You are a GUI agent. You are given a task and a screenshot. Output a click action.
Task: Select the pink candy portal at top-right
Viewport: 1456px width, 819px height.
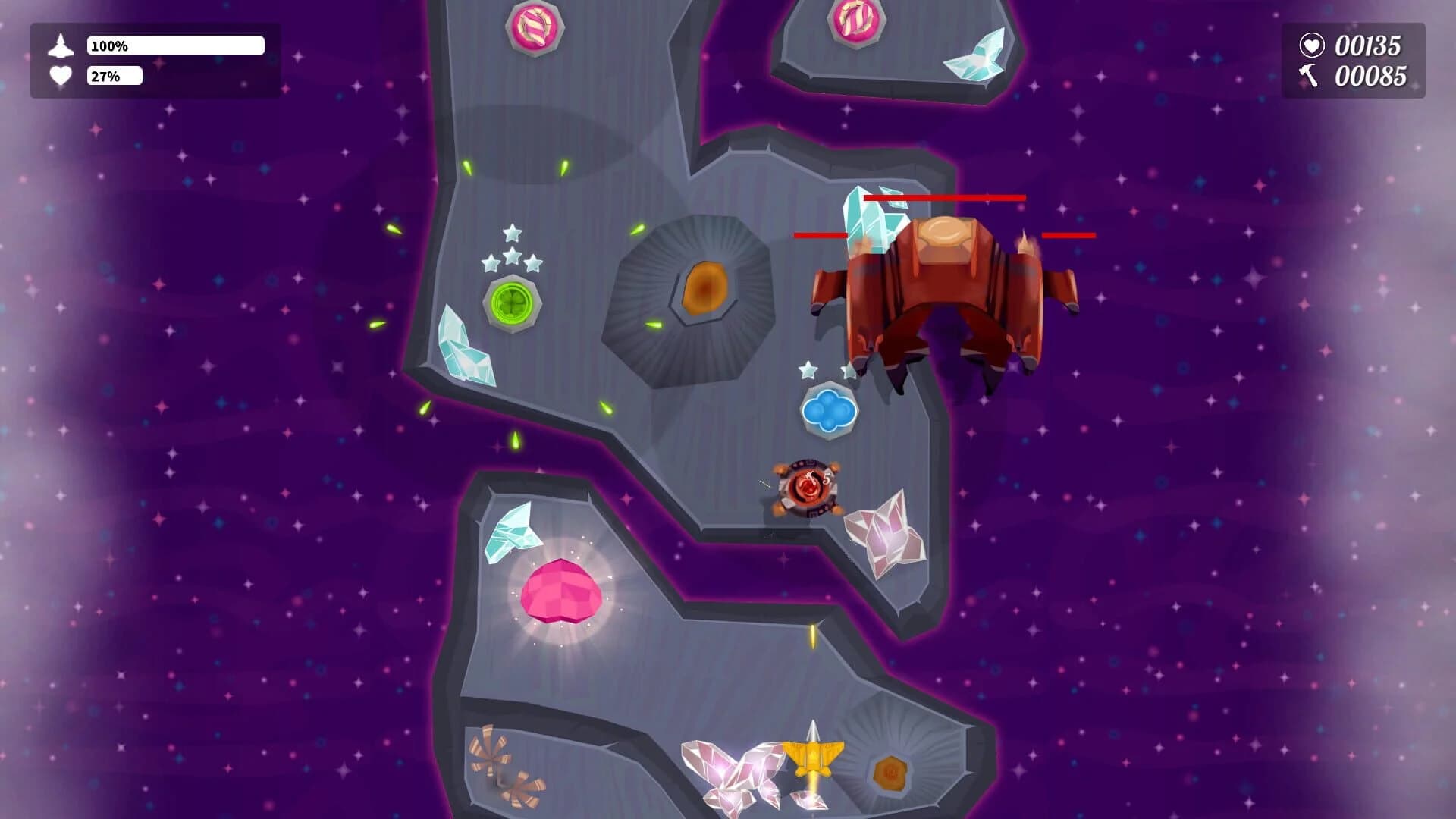point(855,20)
